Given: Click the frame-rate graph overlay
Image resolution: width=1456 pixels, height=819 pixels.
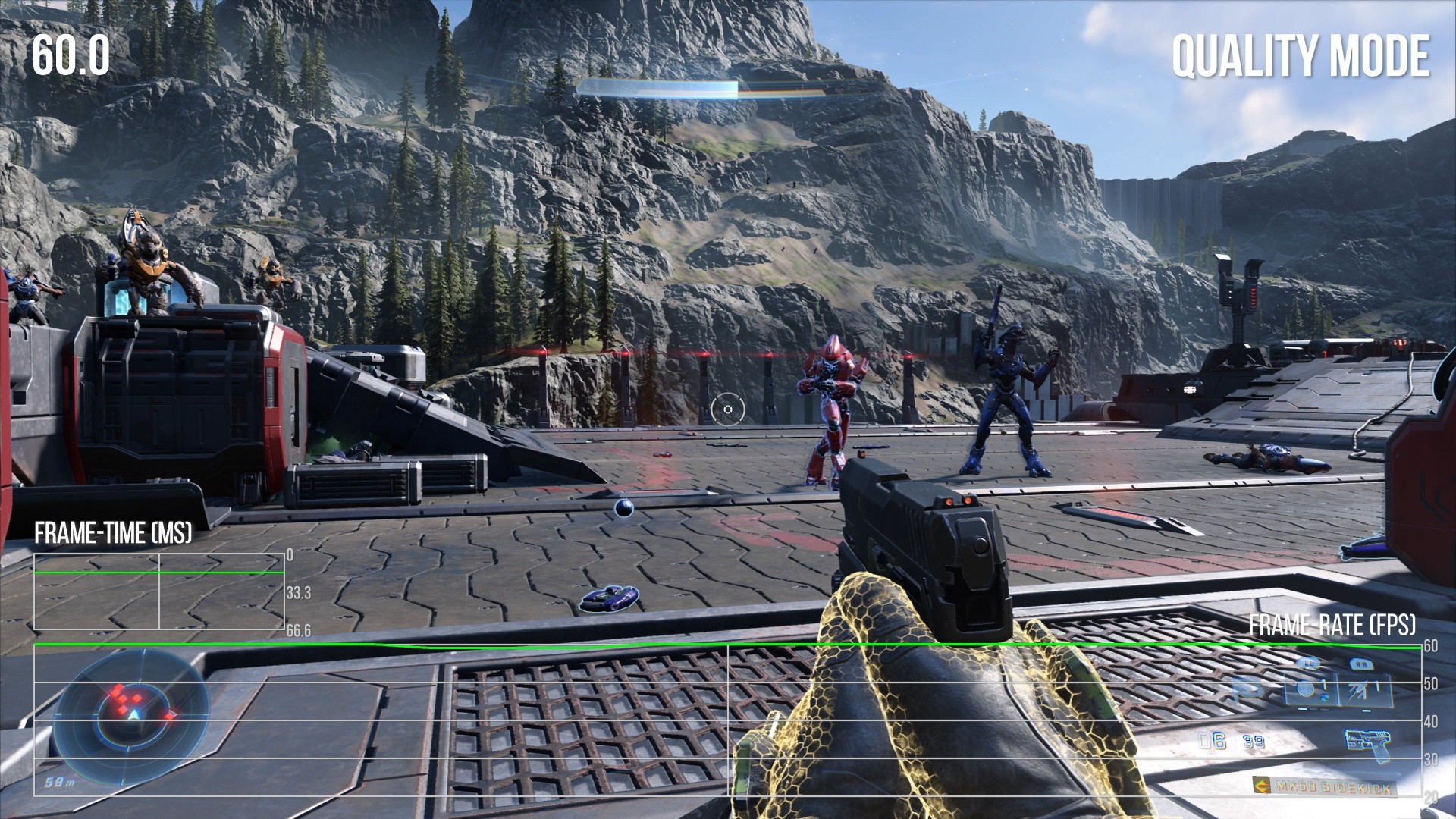Looking at the screenshot, I should tap(726, 719).
